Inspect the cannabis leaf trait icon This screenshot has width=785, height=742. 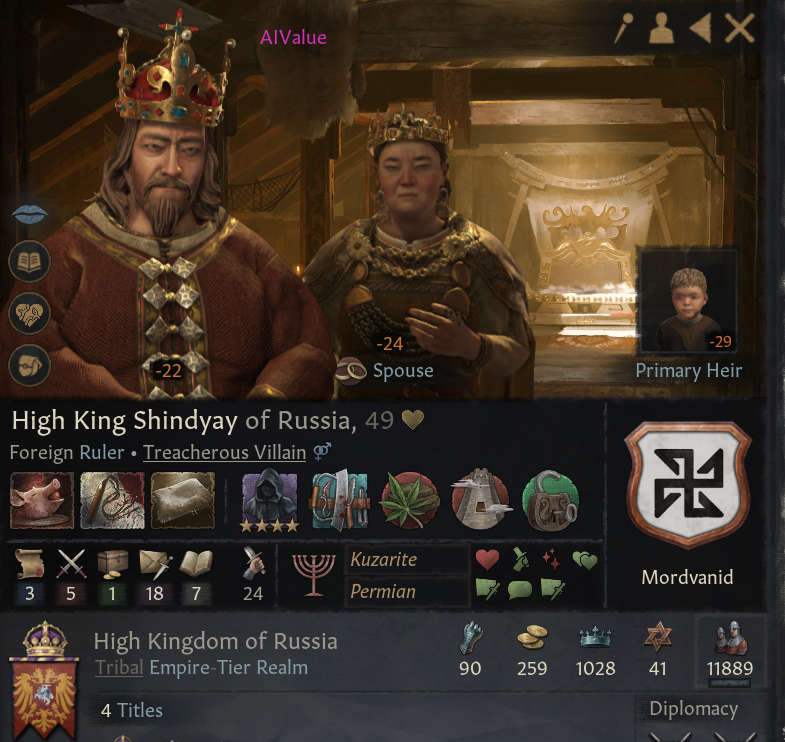point(408,499)
